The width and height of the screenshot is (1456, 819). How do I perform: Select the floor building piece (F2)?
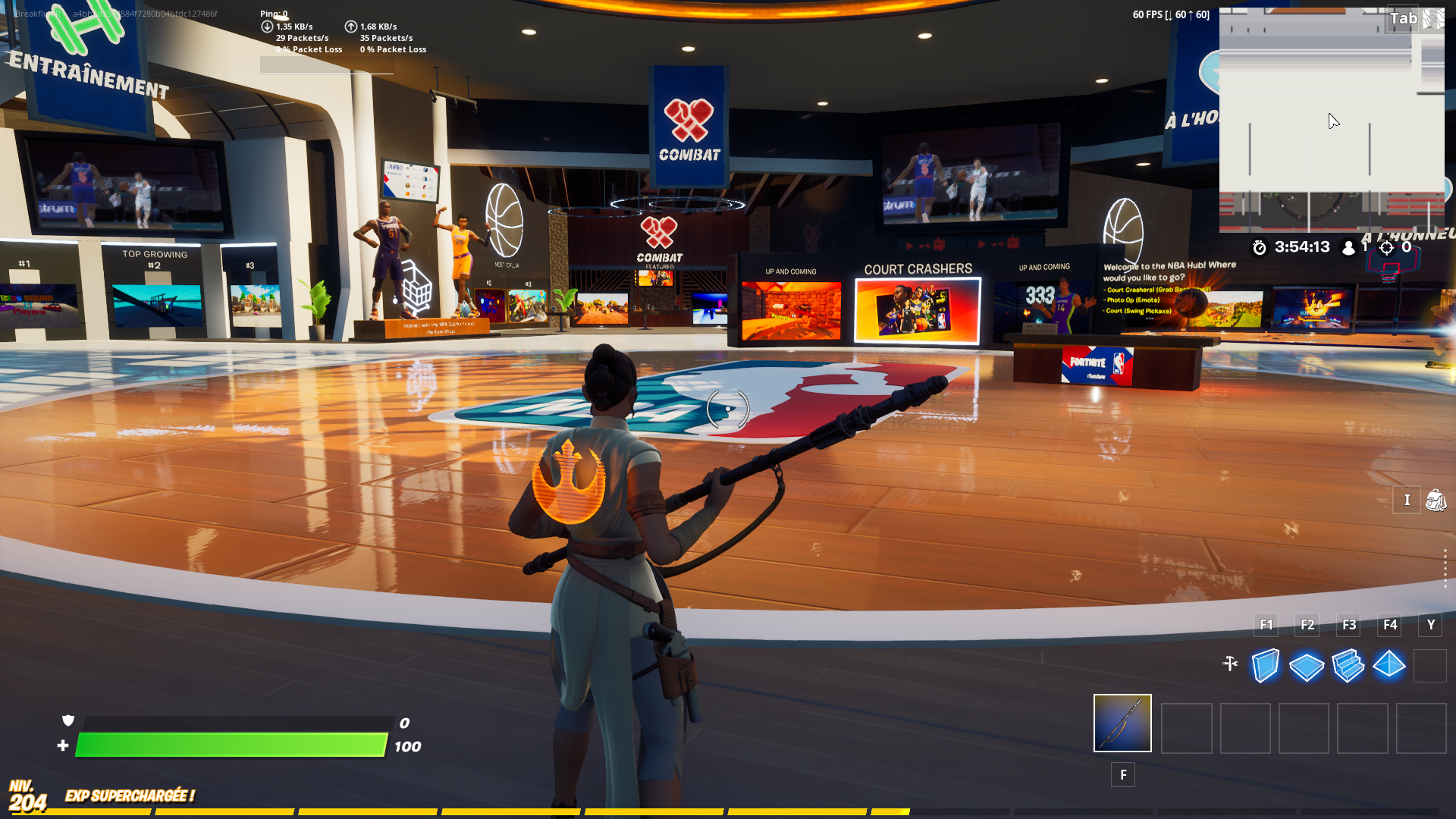point(1307,666)
